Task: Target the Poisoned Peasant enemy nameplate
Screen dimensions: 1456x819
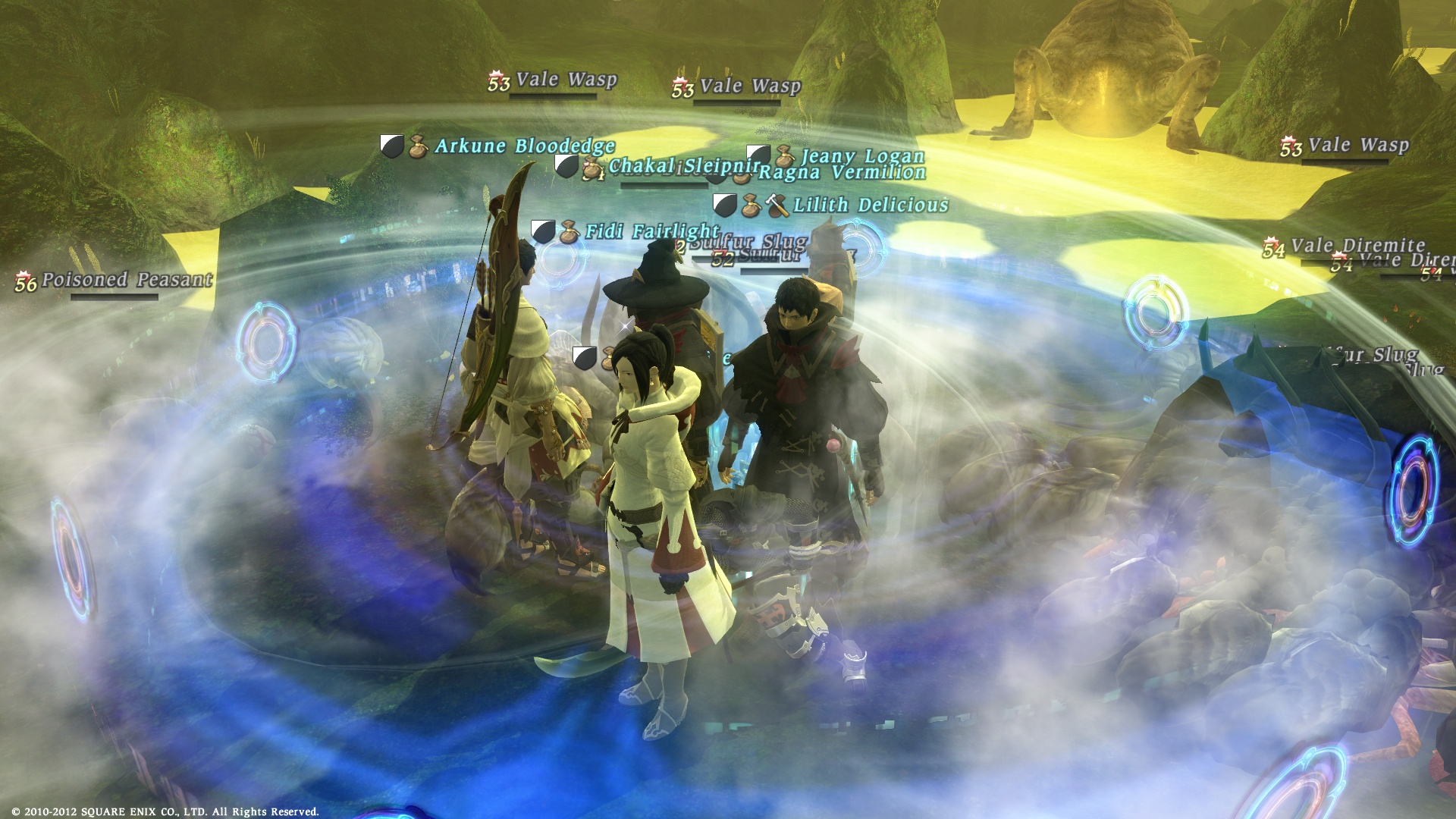Action: 127,280
